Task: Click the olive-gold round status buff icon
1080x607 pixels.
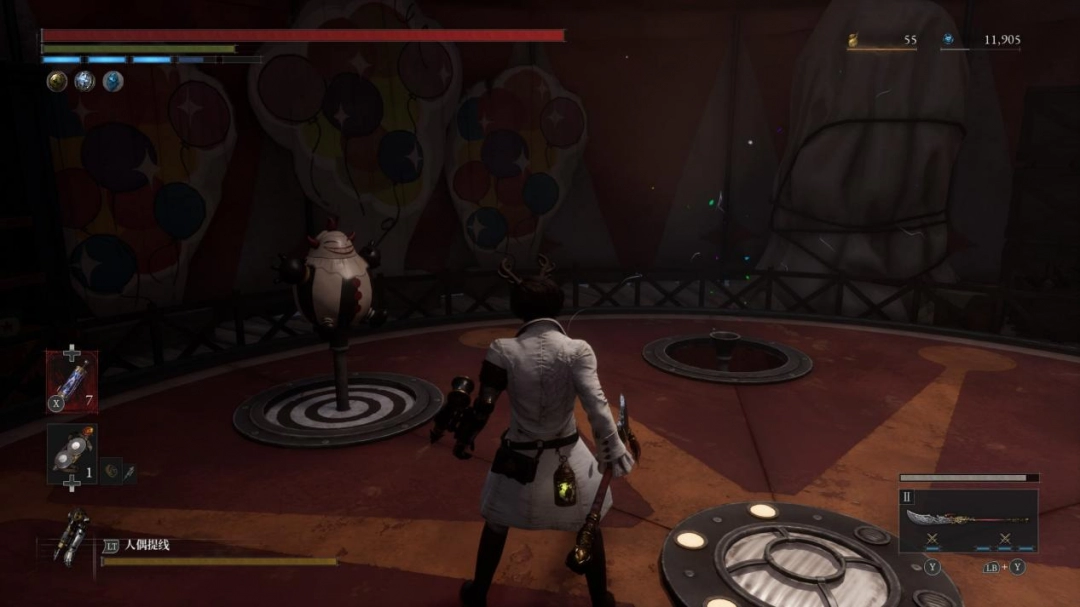Action: point(57,82)
